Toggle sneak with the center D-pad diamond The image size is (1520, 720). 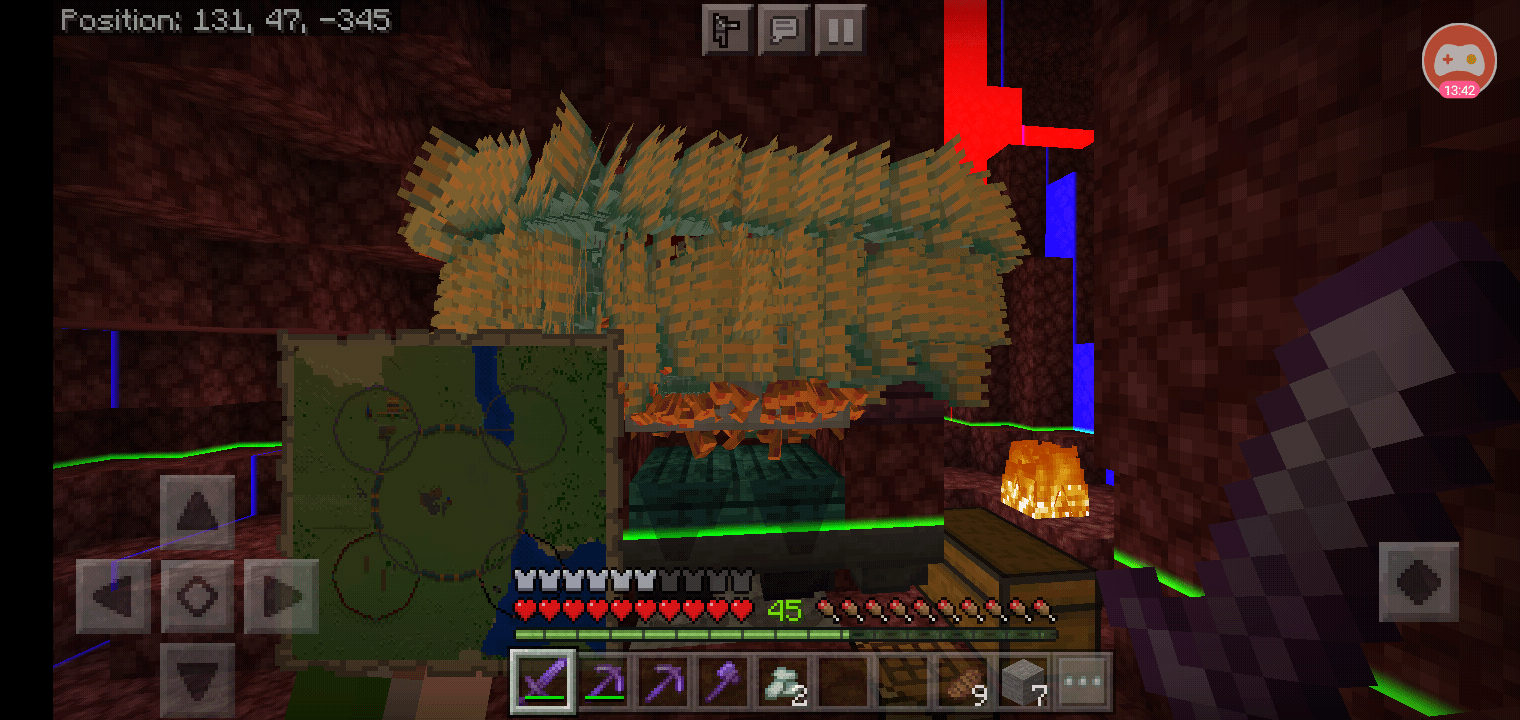click(197, 595)
